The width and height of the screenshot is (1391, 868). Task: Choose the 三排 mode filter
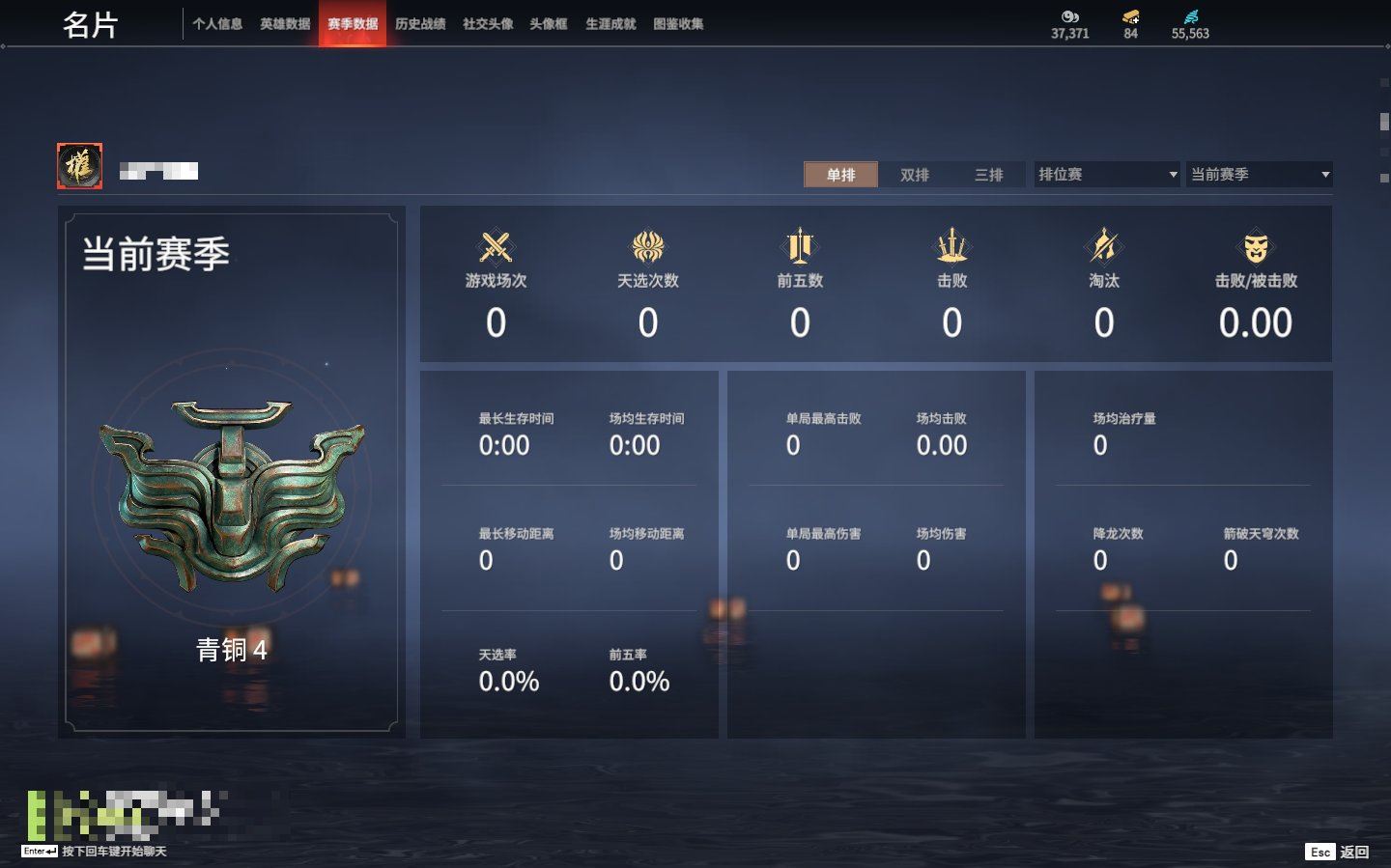pos(988,175)
